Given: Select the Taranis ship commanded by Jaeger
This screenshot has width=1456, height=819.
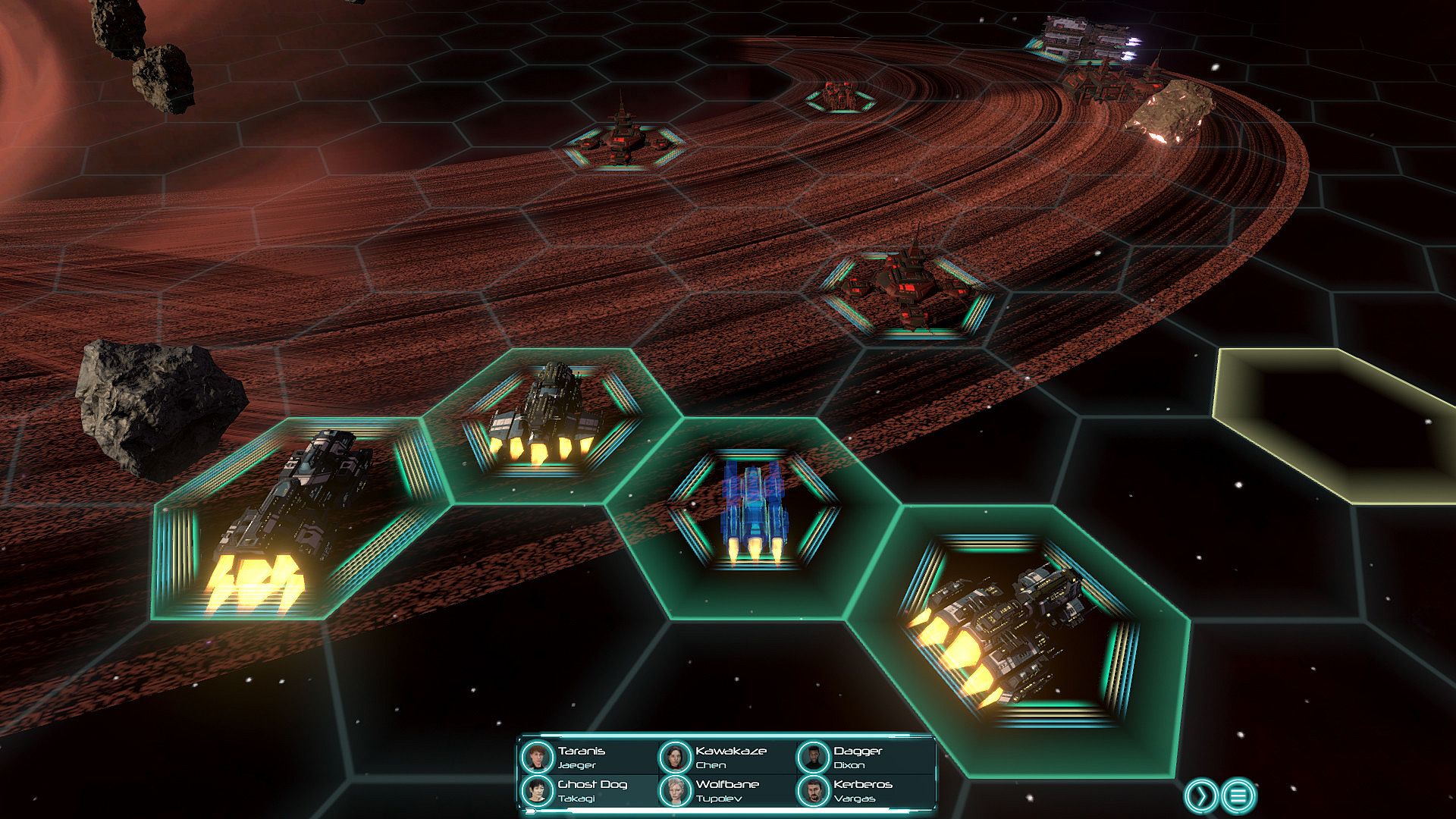Looking at the screenshot, I should pyautogui.click(x=580, y=757).
